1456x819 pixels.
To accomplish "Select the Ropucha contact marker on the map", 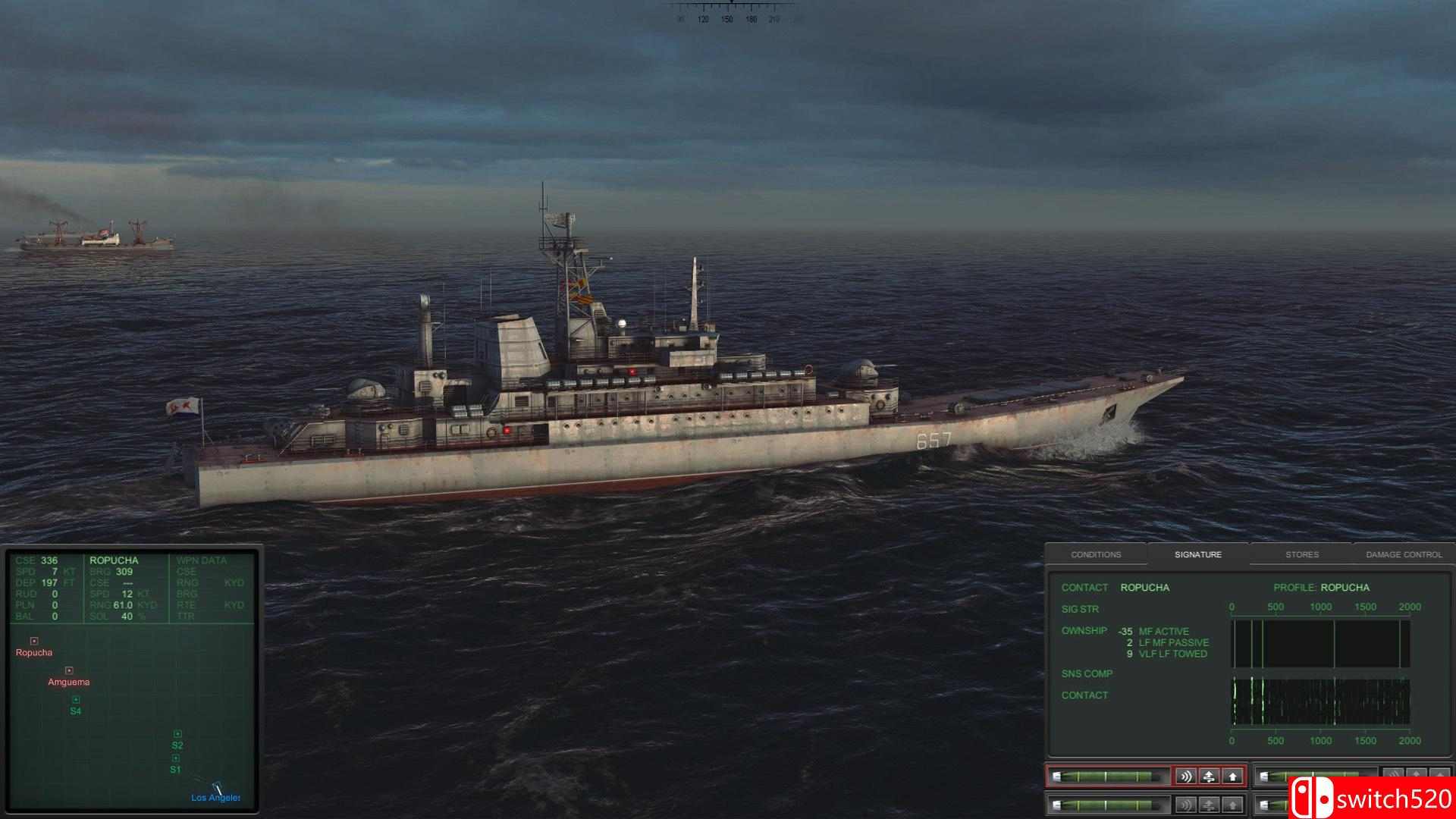I will [x=33, y=639].
